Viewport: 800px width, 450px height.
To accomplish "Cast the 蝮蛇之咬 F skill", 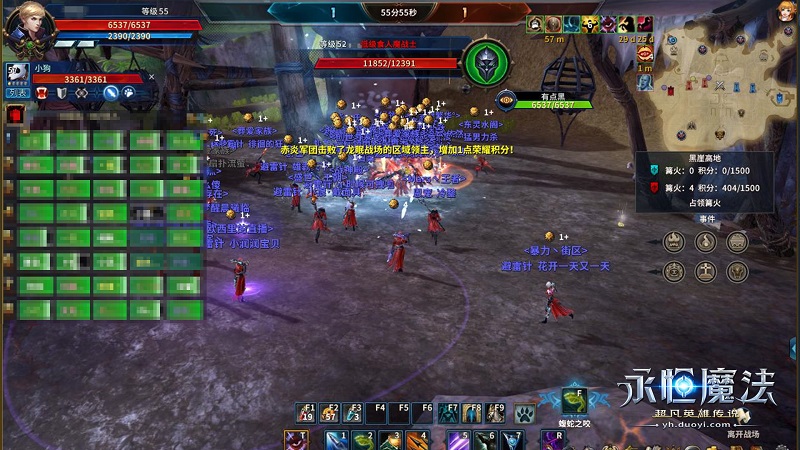I will (573, 399).
